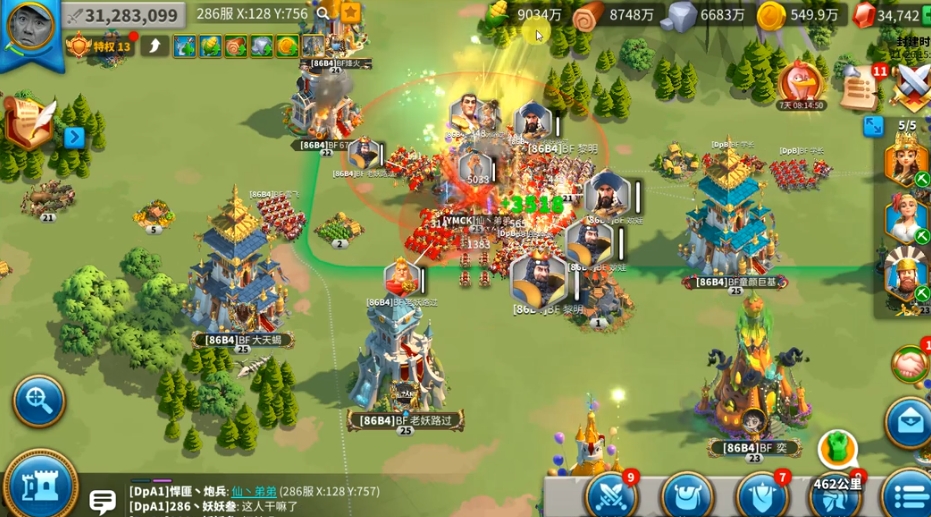Activate the gold coin boost icon
Screen dimensions: 931x517
pos(286,46)
